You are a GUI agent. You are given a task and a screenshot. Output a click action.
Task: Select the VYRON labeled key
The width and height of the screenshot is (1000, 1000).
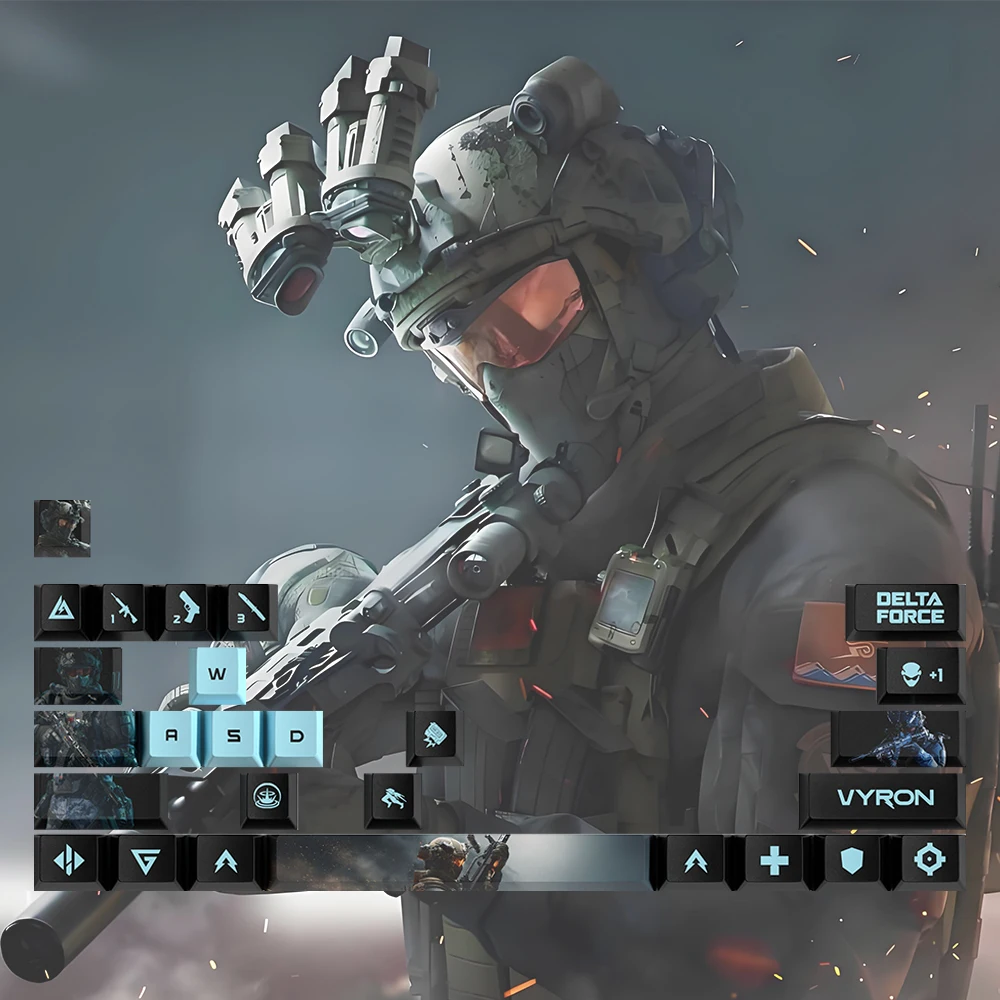tap(885, 797)
